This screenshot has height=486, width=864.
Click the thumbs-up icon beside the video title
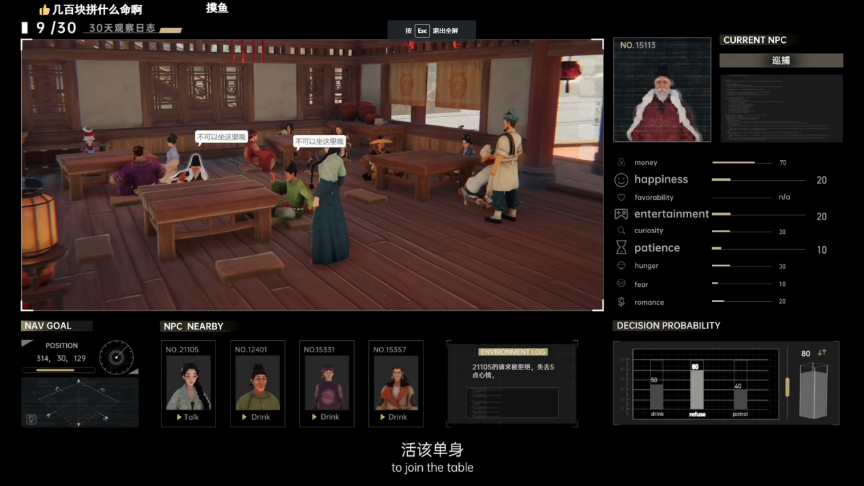point(45,9)
